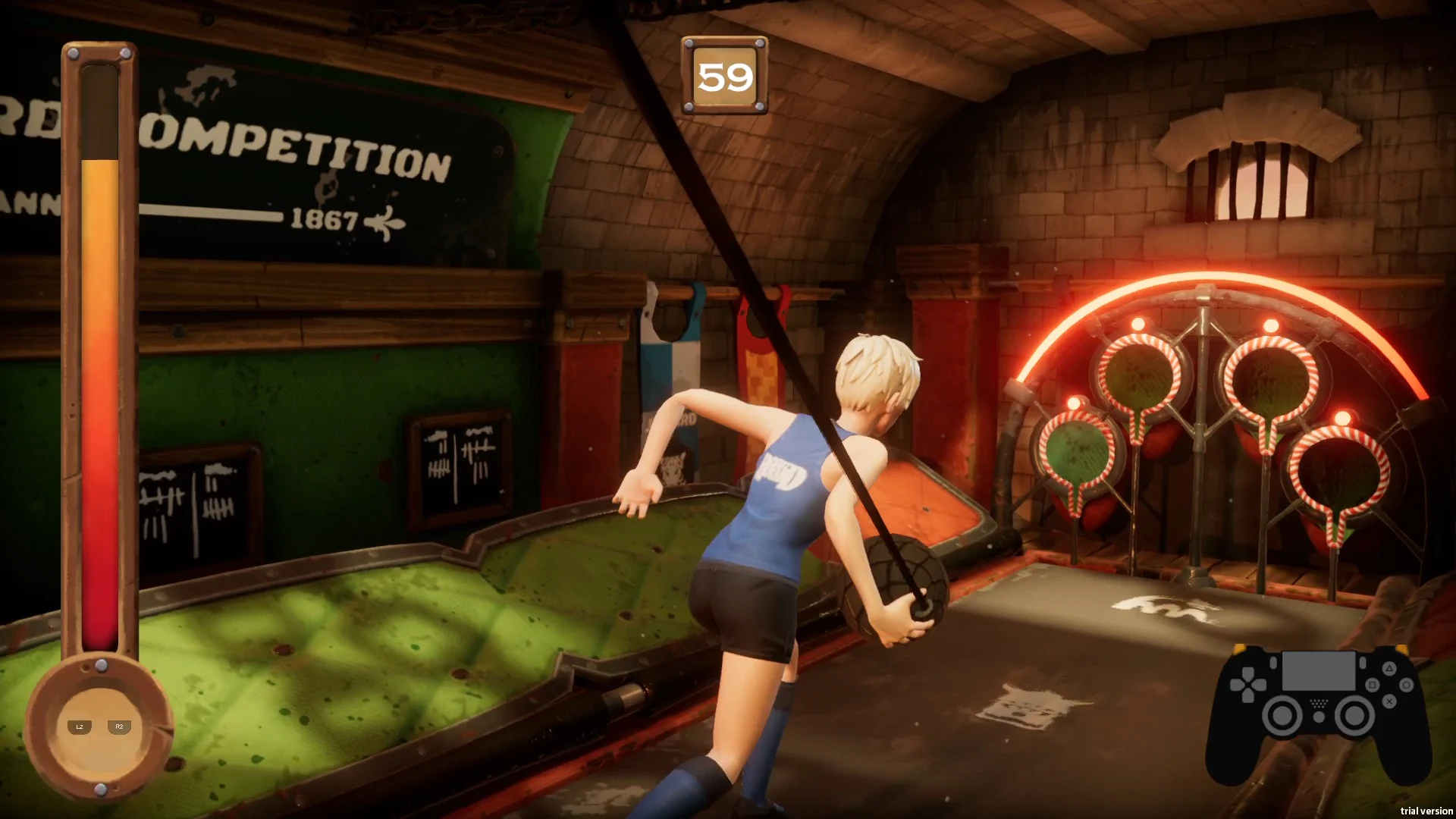Click the up arrow on the d-pad icon
1456x819 pixels.
point(1247,672)
